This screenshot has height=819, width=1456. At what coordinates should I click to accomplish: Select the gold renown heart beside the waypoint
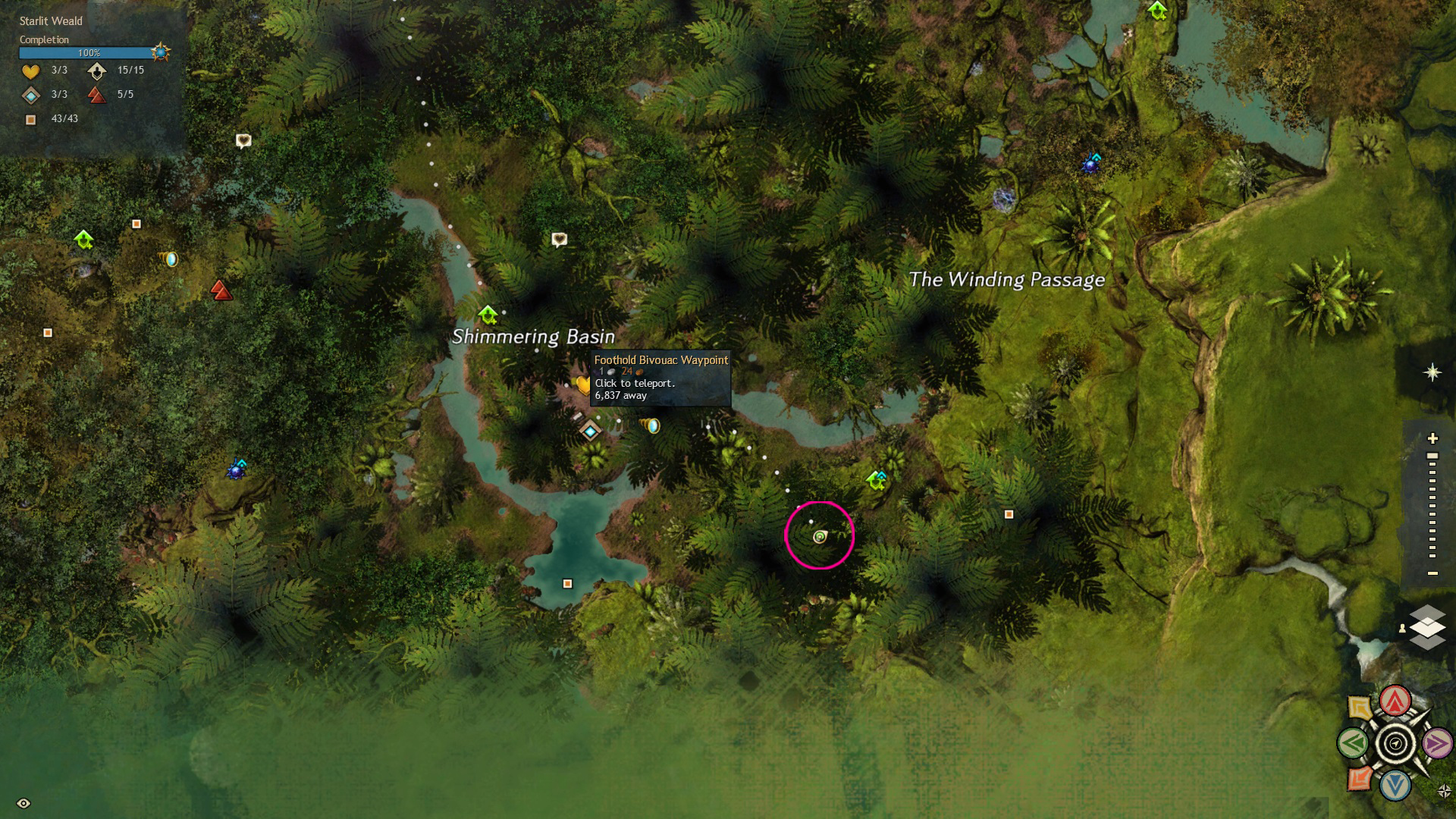(x=582, y=384)
